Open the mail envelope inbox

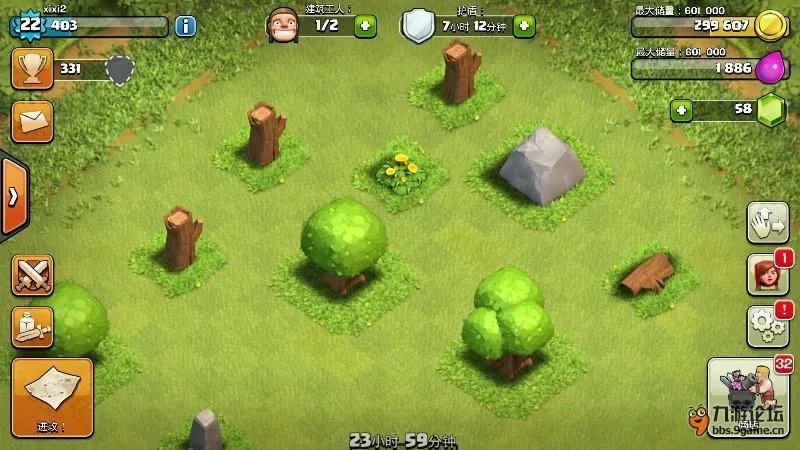pyautogui.click(x=32, y=122)
